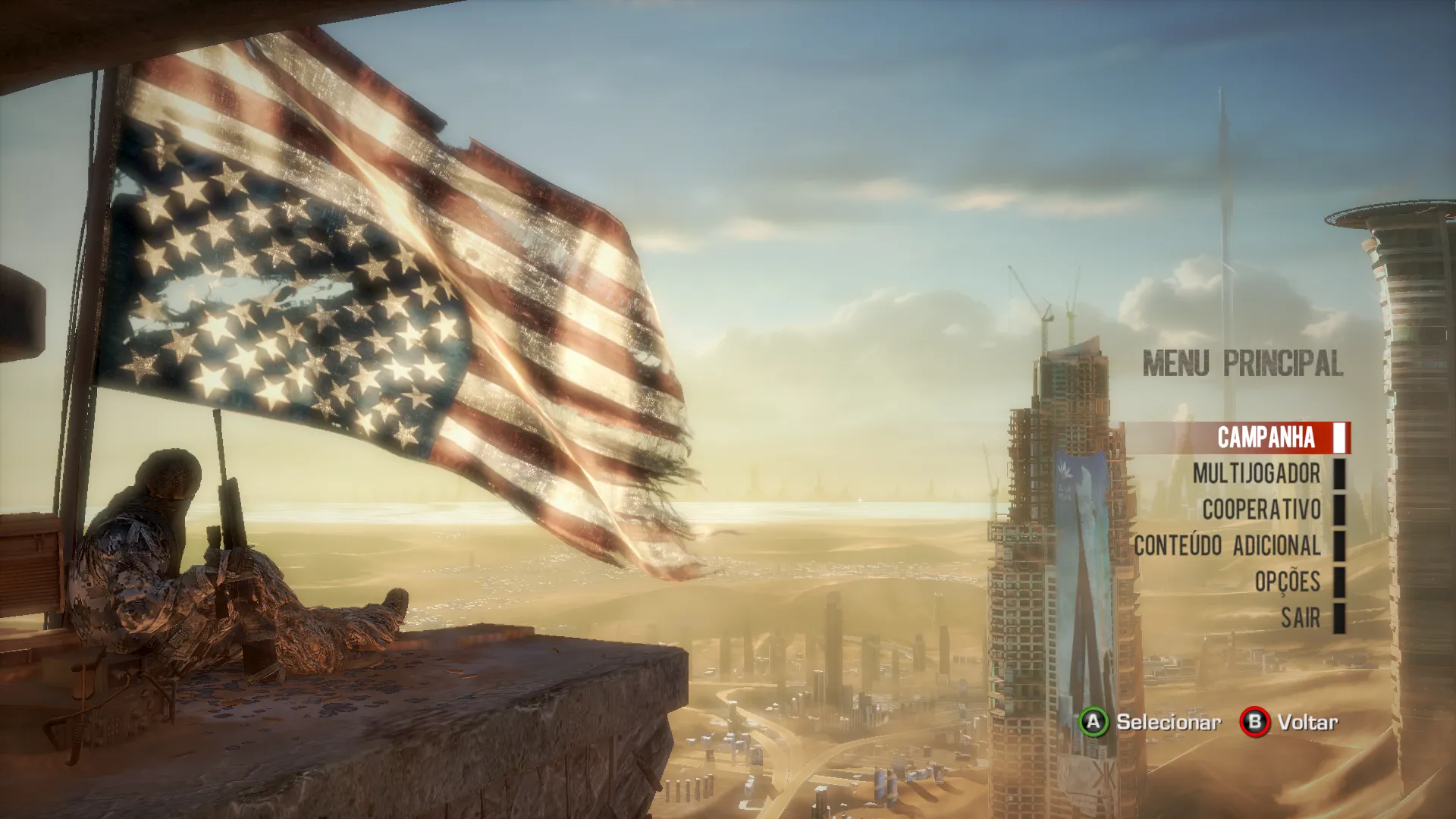The width and height of the screenshot is (1456, 819).
Task: Choose the Cooperativo mode
Action: [1261, 510]
